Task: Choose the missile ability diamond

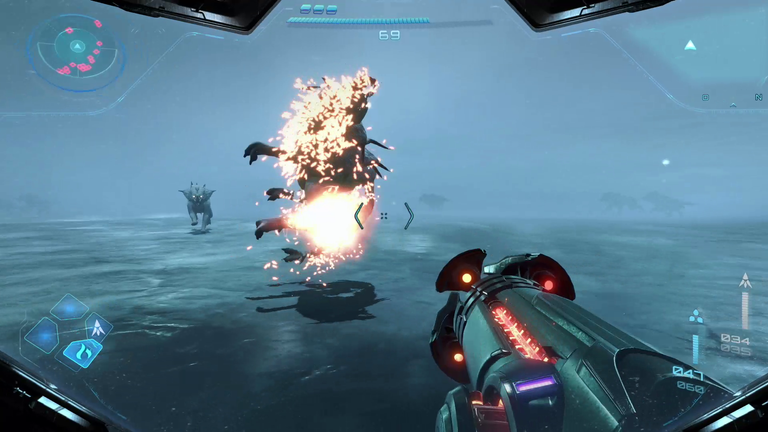Action: [98, 327]
